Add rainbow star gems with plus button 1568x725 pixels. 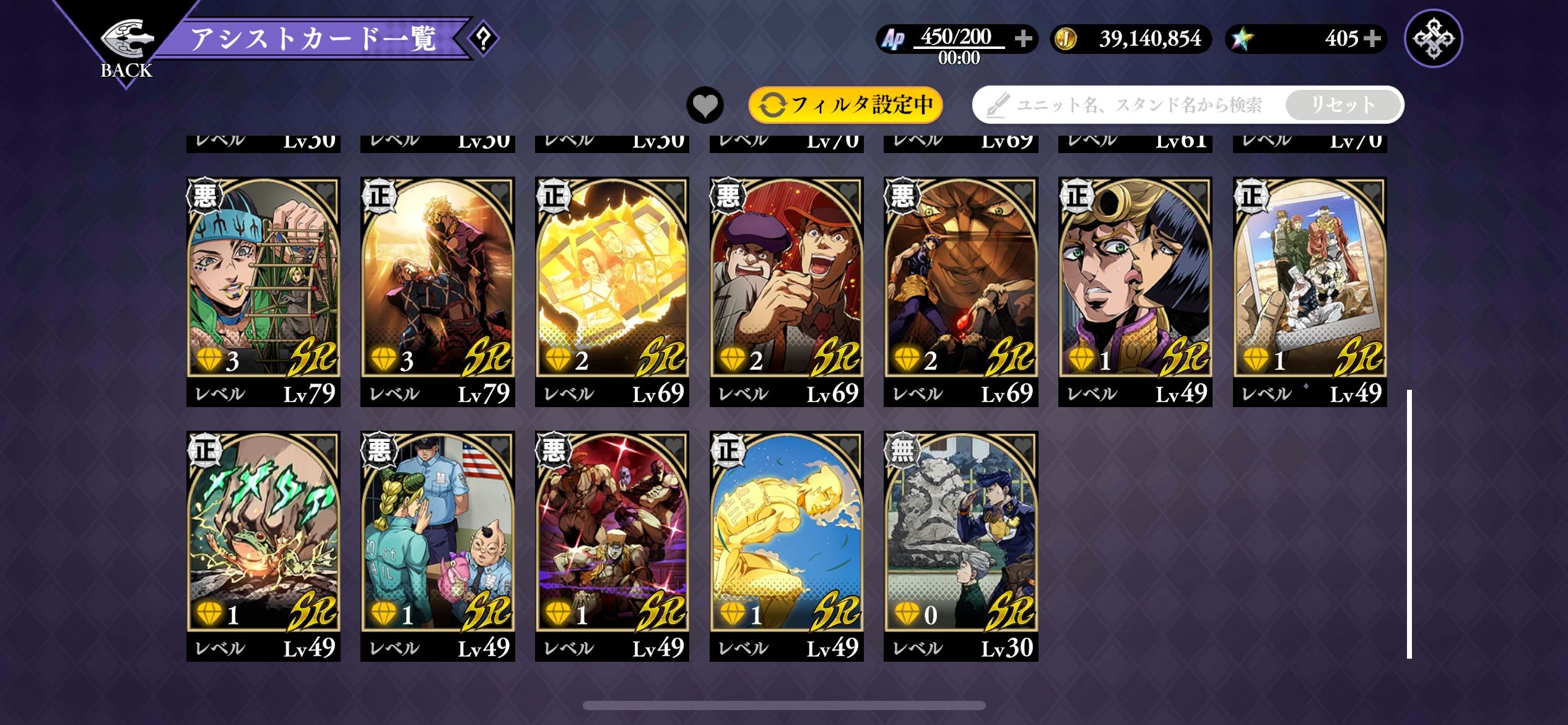click(x=1372, y=38)
